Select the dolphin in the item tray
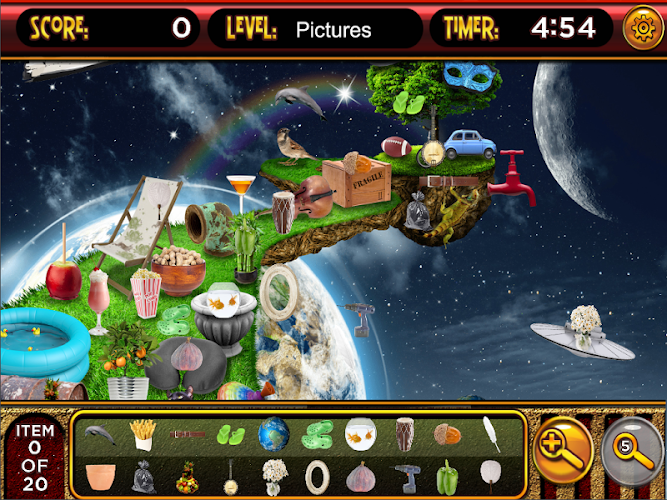 [100, 433]
